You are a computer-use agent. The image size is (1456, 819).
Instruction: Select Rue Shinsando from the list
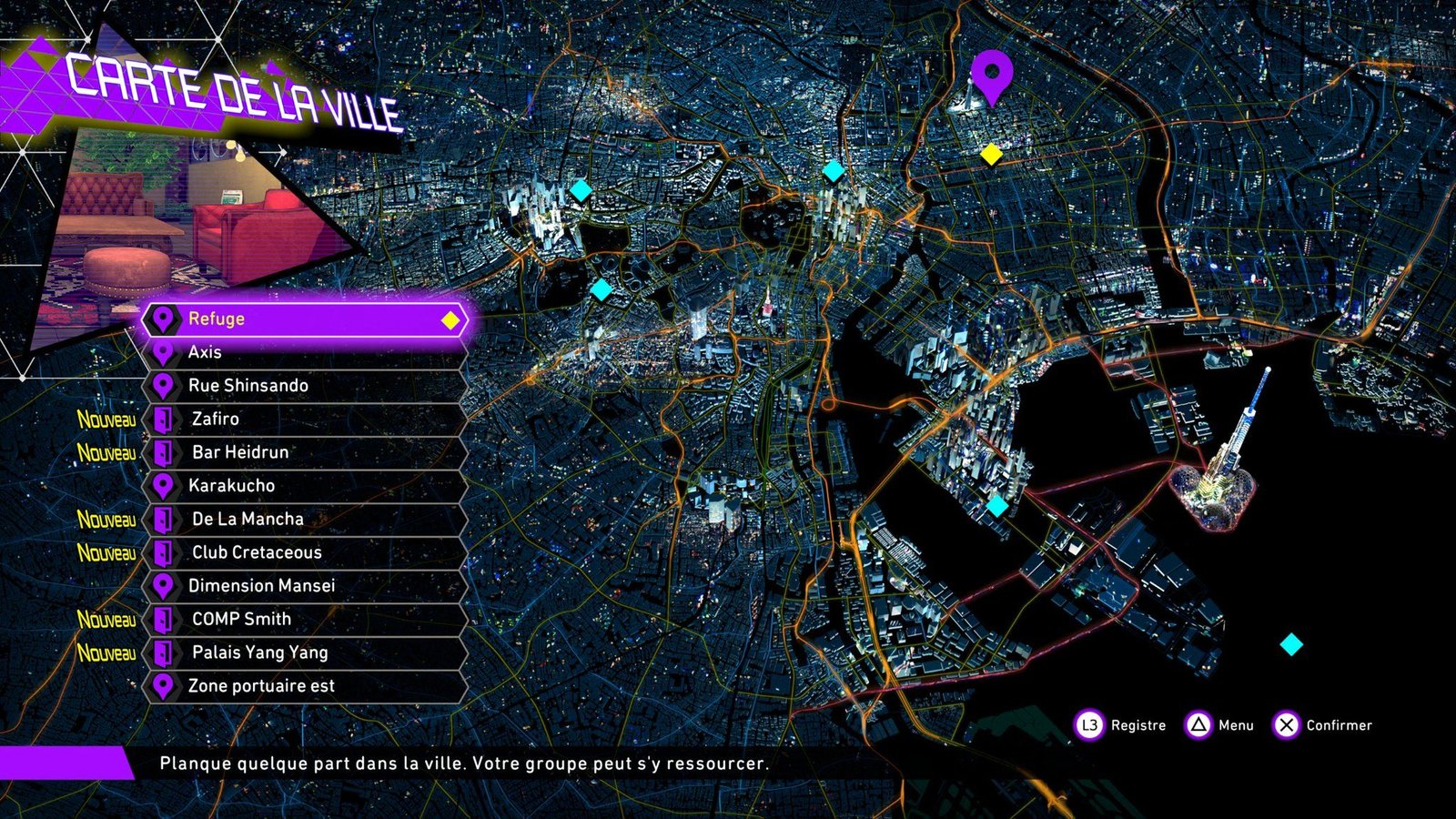click(248, 386)
